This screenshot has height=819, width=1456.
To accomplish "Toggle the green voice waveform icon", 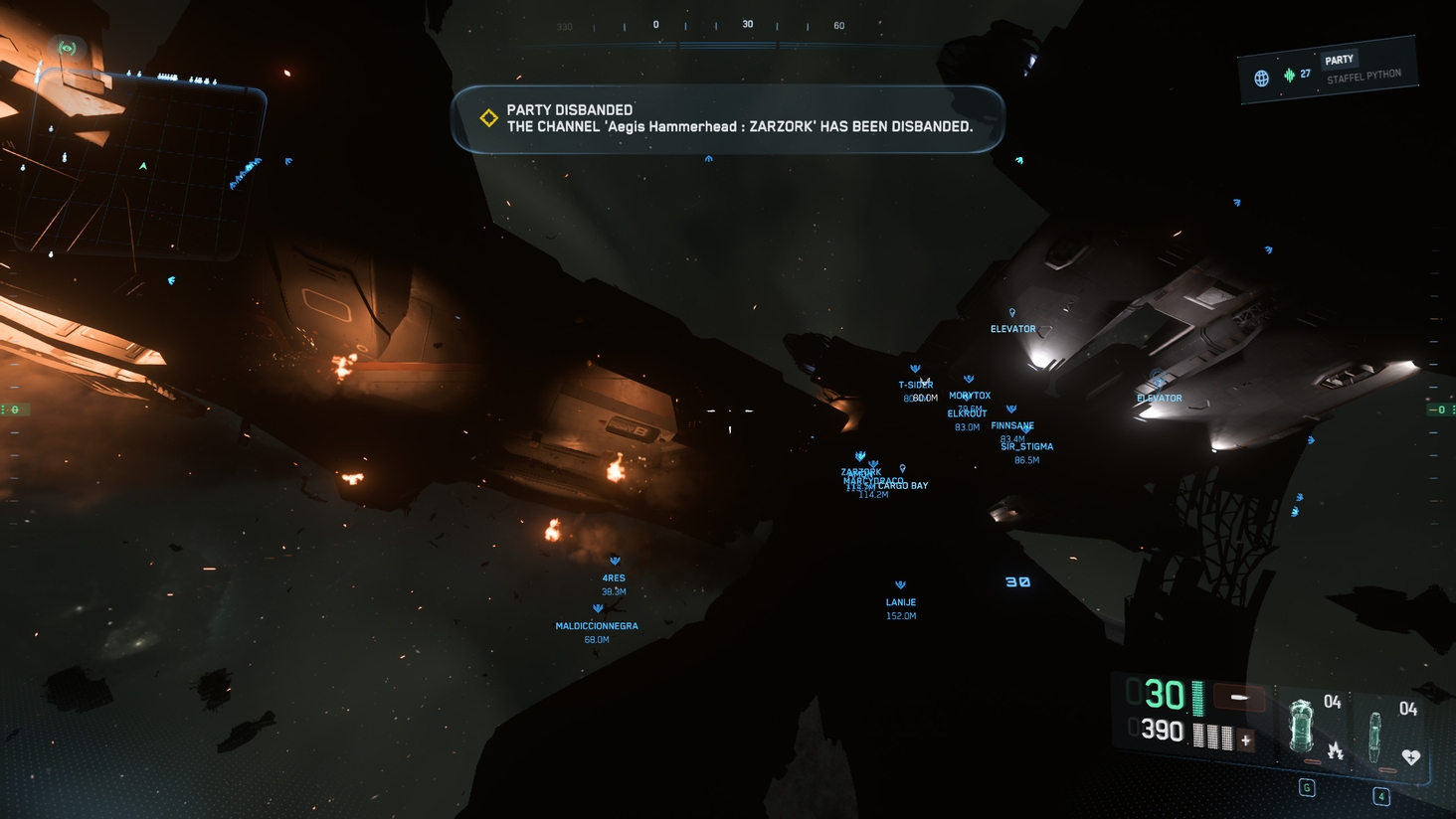I will coord(1289,75).
